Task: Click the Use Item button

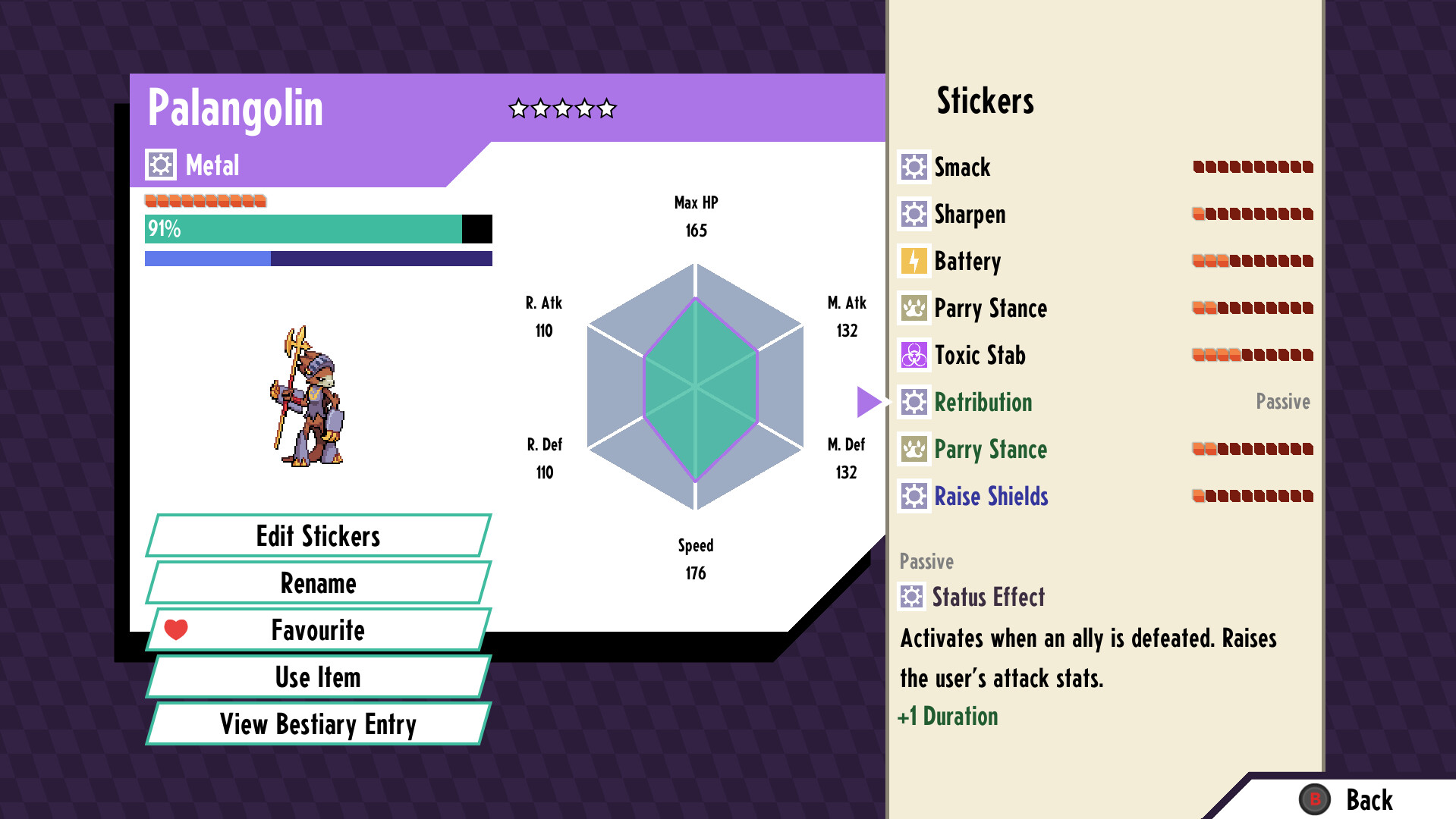Action: point(317,677)
